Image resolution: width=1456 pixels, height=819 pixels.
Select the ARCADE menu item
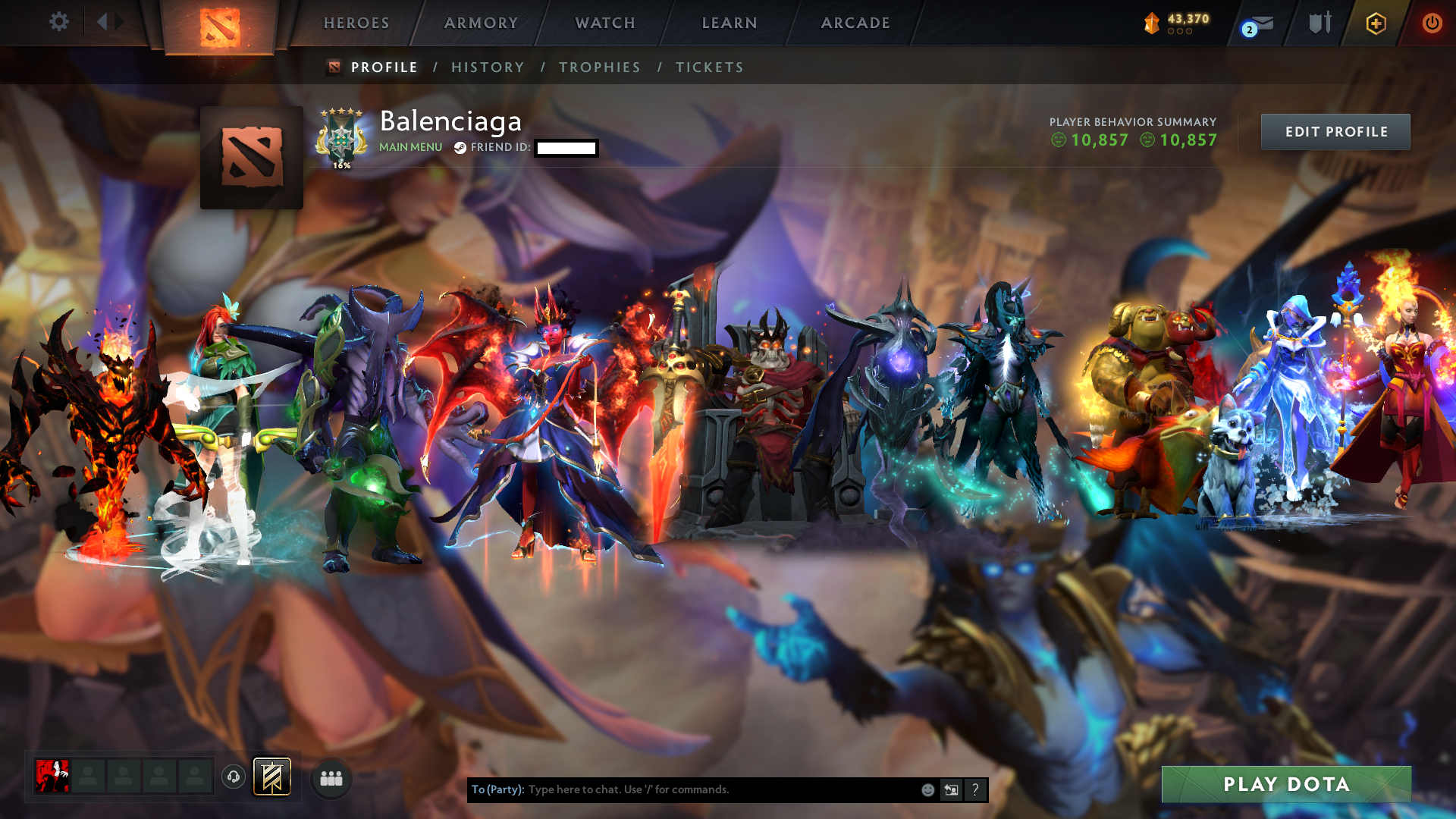click(855, 23)
